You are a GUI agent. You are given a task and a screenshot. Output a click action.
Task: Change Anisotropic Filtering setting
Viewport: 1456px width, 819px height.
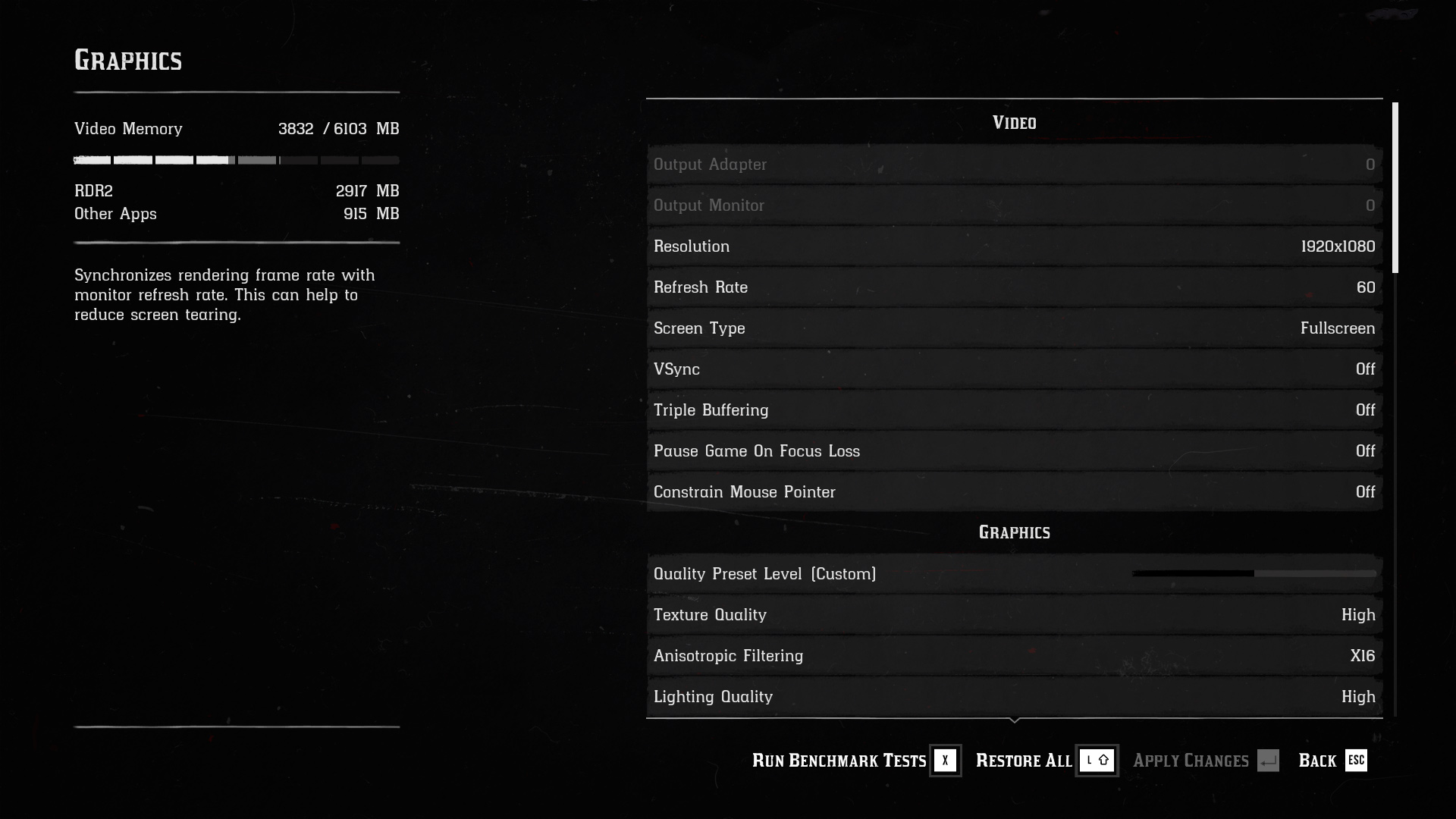(x=1014, y=656)
